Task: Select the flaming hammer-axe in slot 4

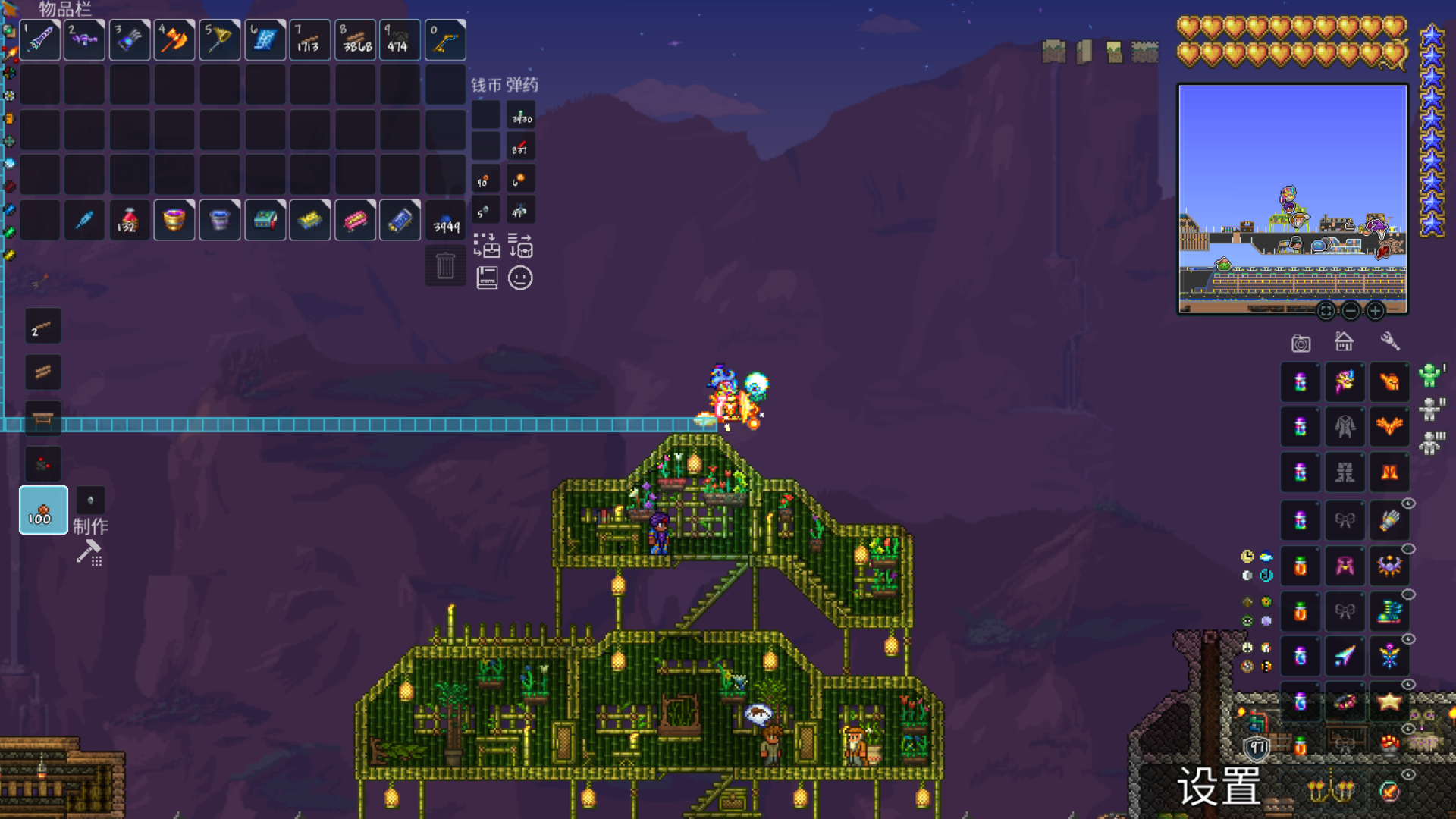Action: click(x=174, y=40)
